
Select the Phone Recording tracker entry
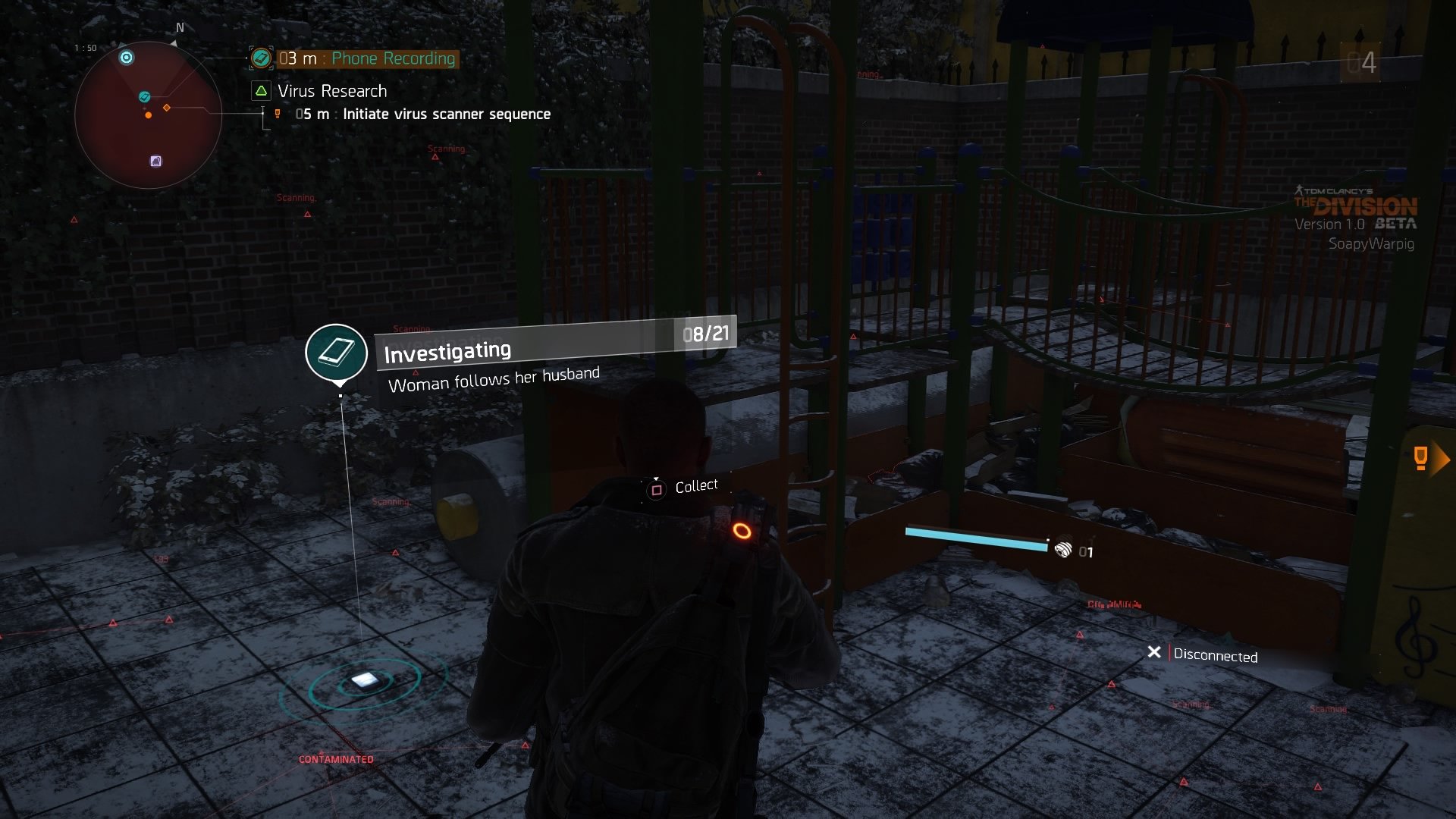392,58
